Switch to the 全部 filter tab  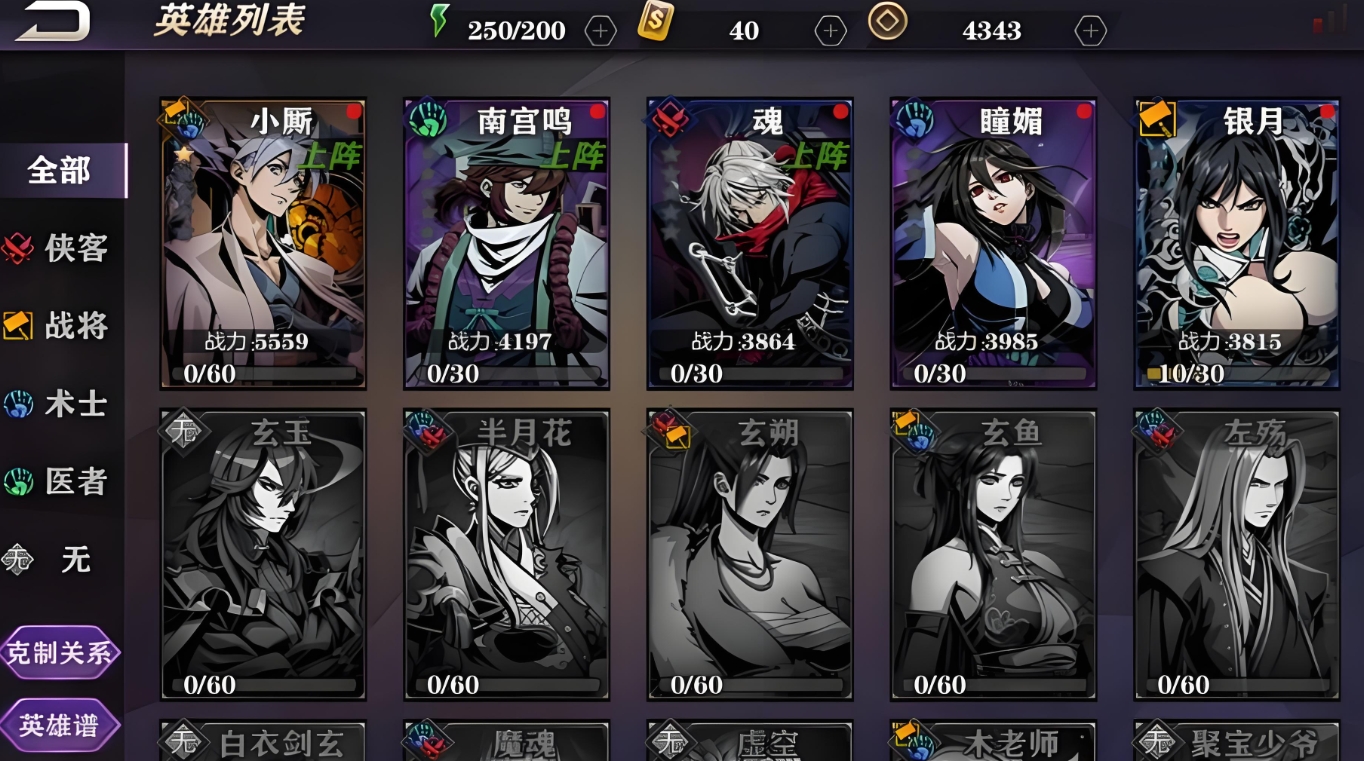tap(60, 170)
